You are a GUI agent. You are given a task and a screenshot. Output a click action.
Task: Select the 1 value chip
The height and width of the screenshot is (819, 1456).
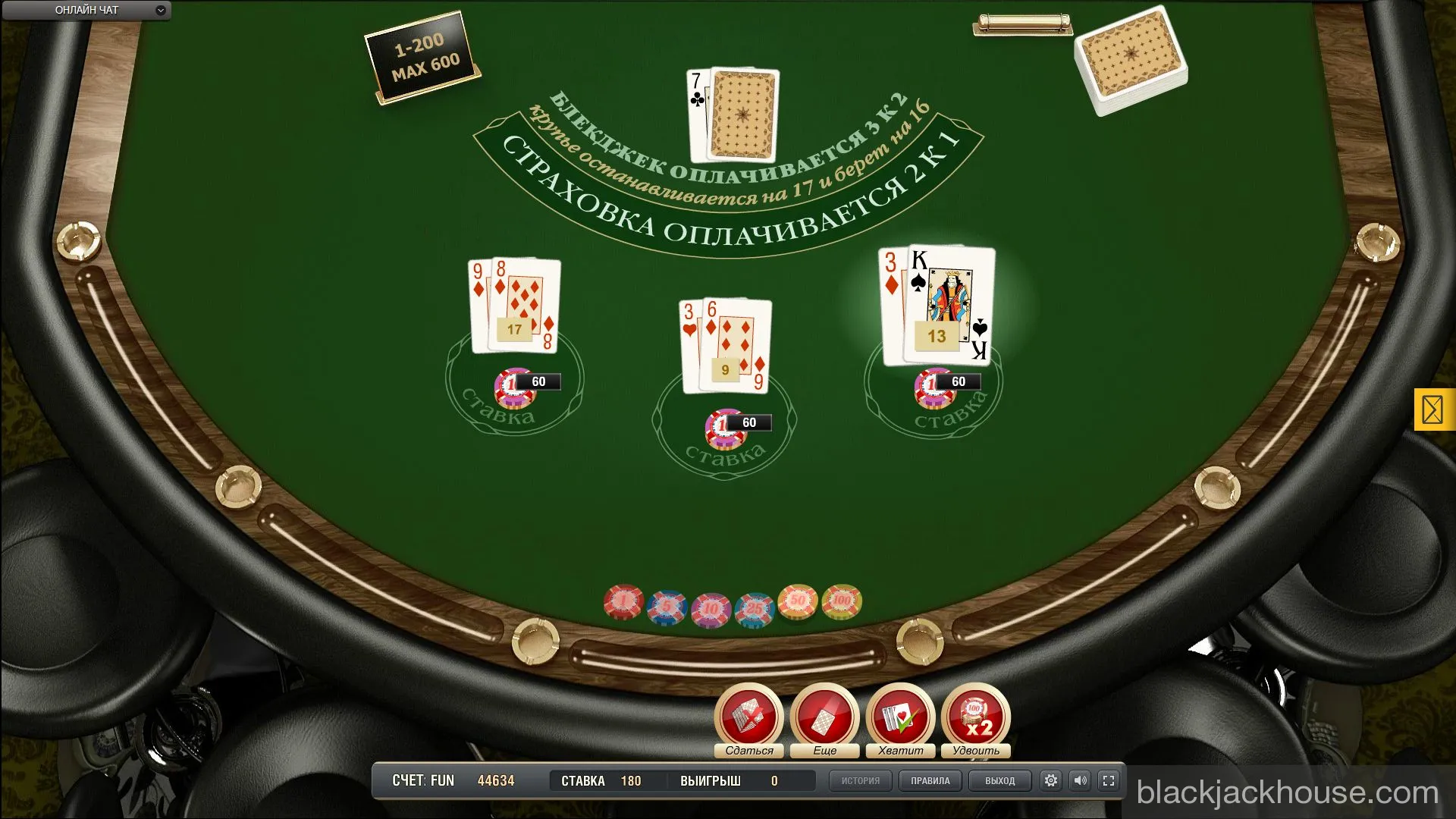[623, 602]
